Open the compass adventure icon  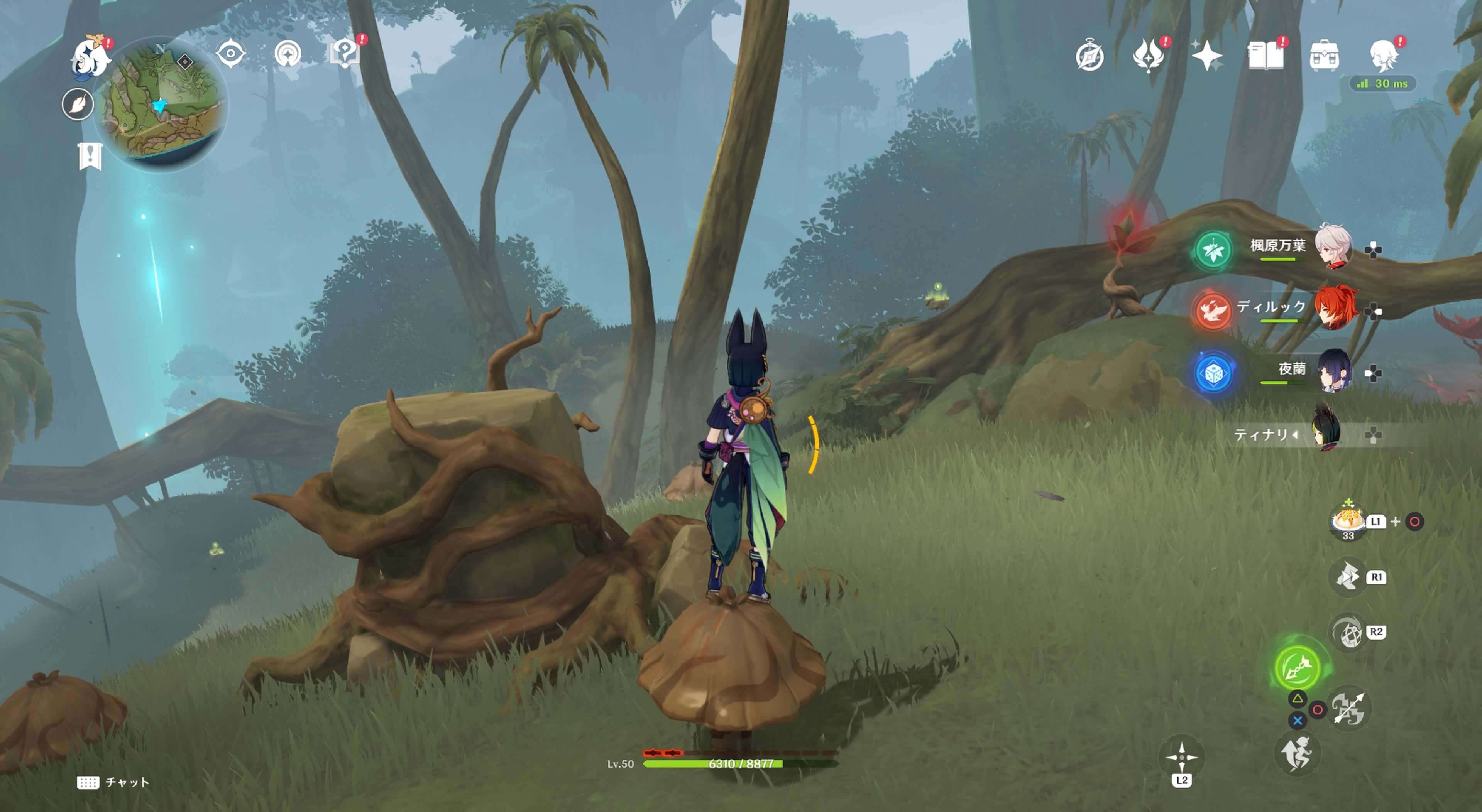(1090, 56)
